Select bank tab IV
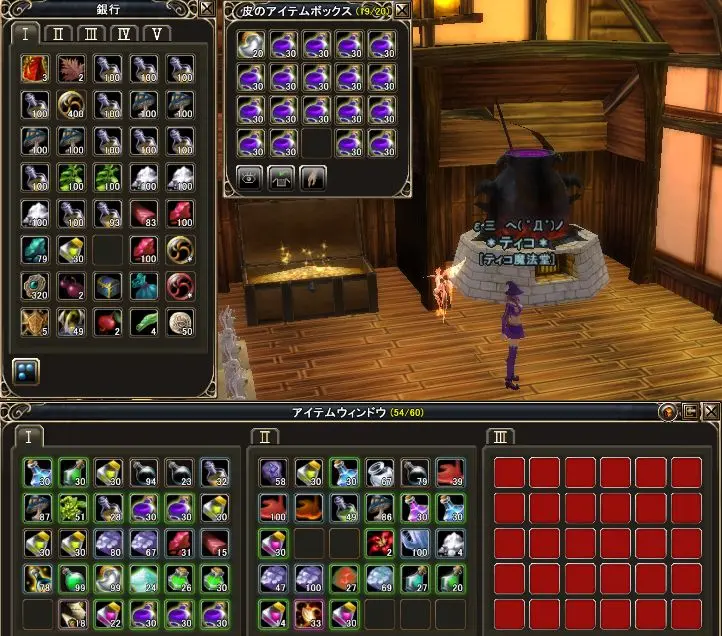The image size is (722, 636). [124, 33]
